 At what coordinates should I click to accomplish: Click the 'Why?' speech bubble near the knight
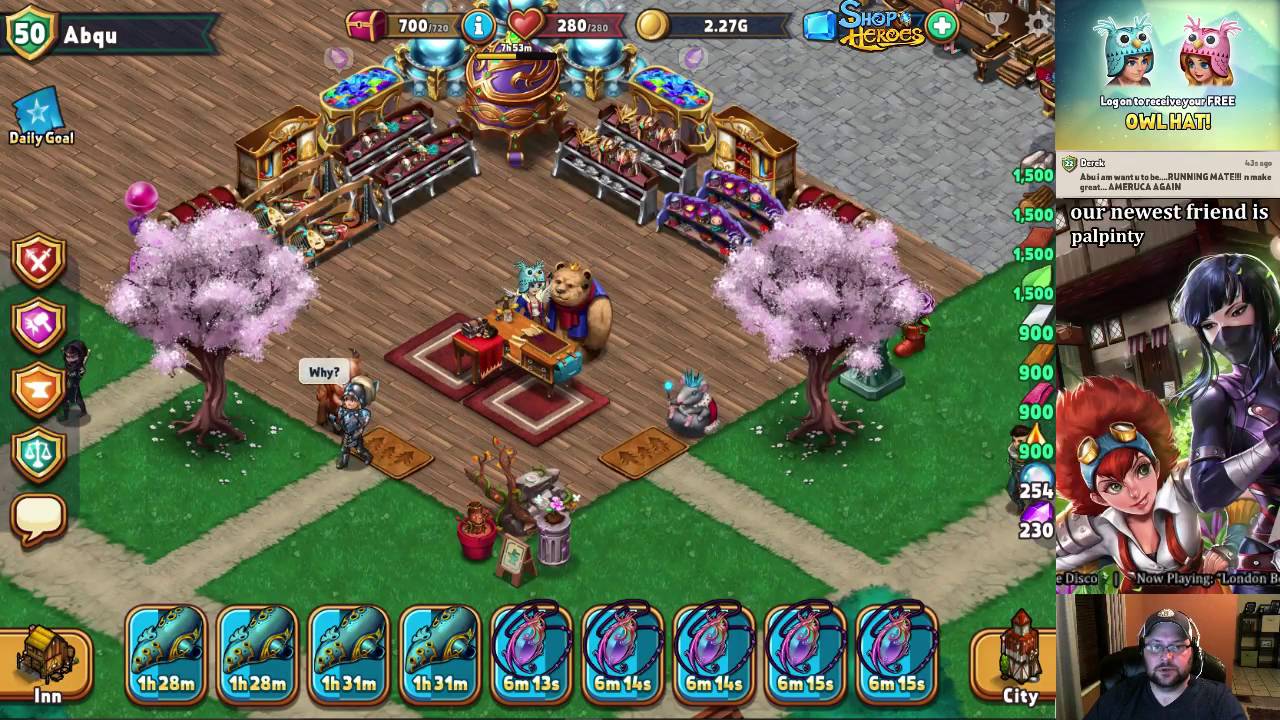click(326, 371)
